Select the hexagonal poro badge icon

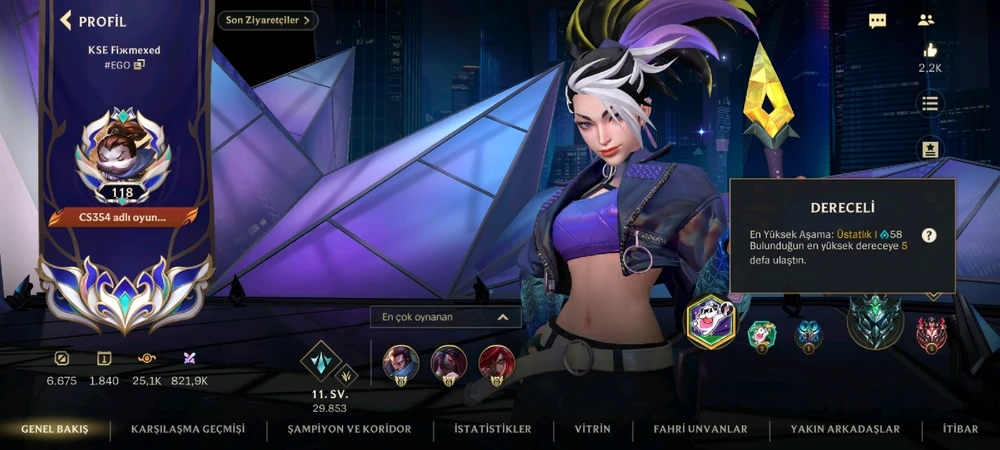(x=710, y=322)
